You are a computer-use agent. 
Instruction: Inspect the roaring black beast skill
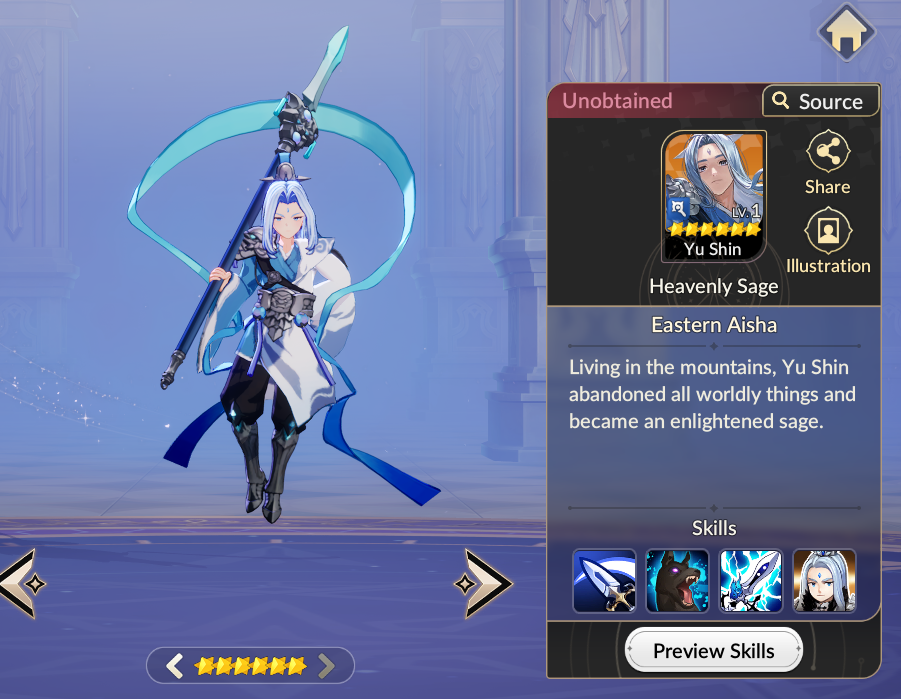(x=677, y=581)
